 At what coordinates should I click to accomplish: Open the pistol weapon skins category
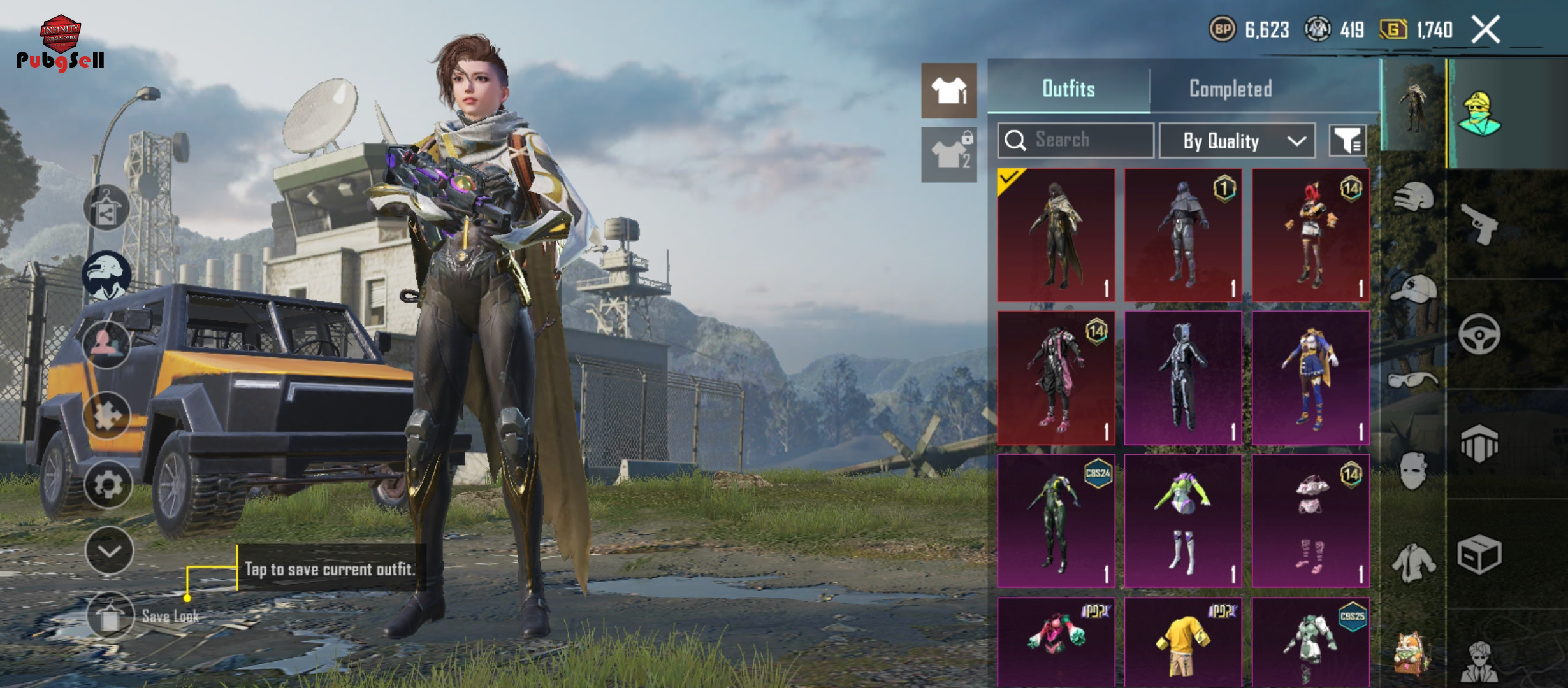[1479, 224]
